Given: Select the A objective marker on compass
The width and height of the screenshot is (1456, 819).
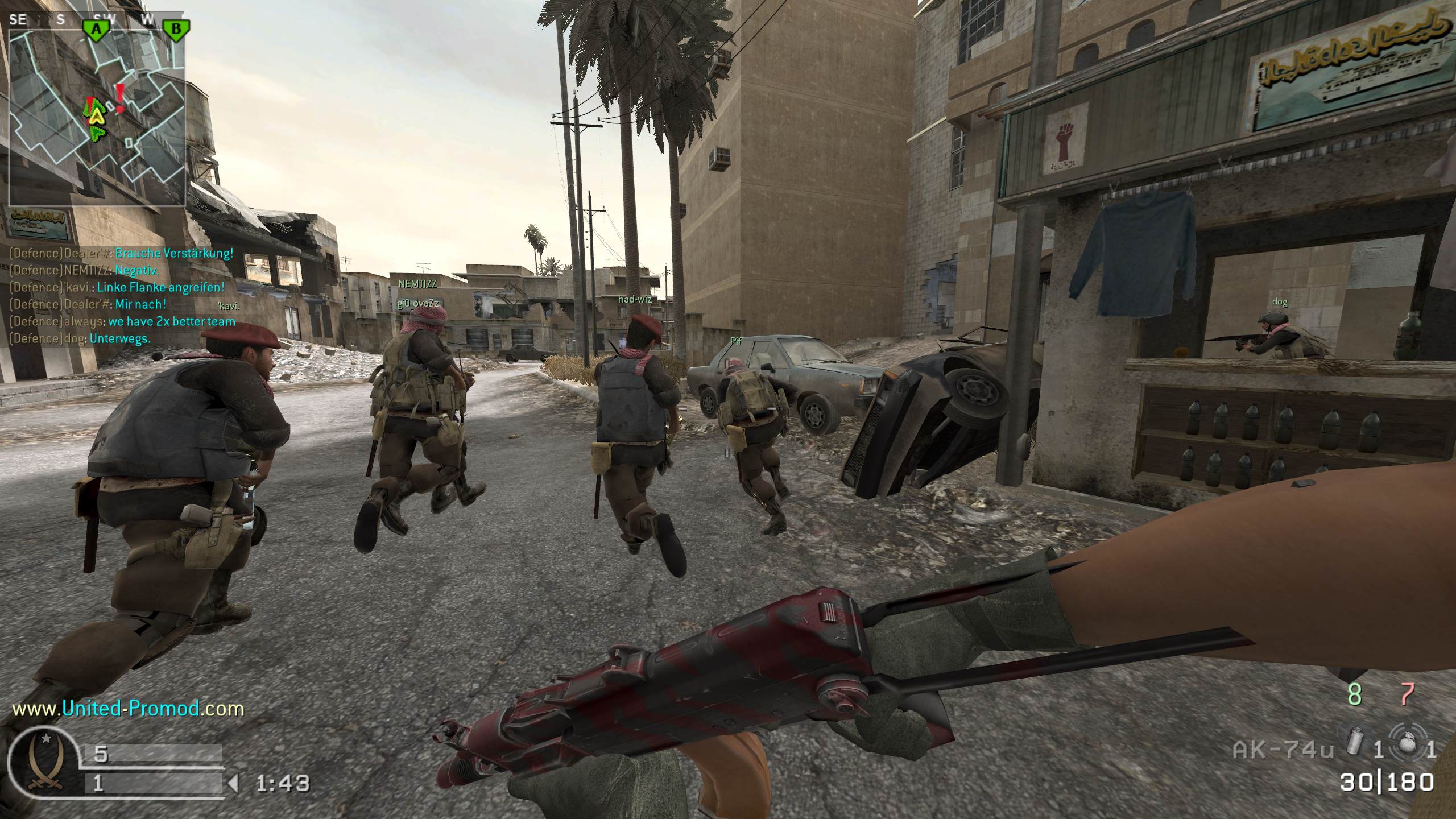Looking at the screenshot, I should tap(97, 28).
